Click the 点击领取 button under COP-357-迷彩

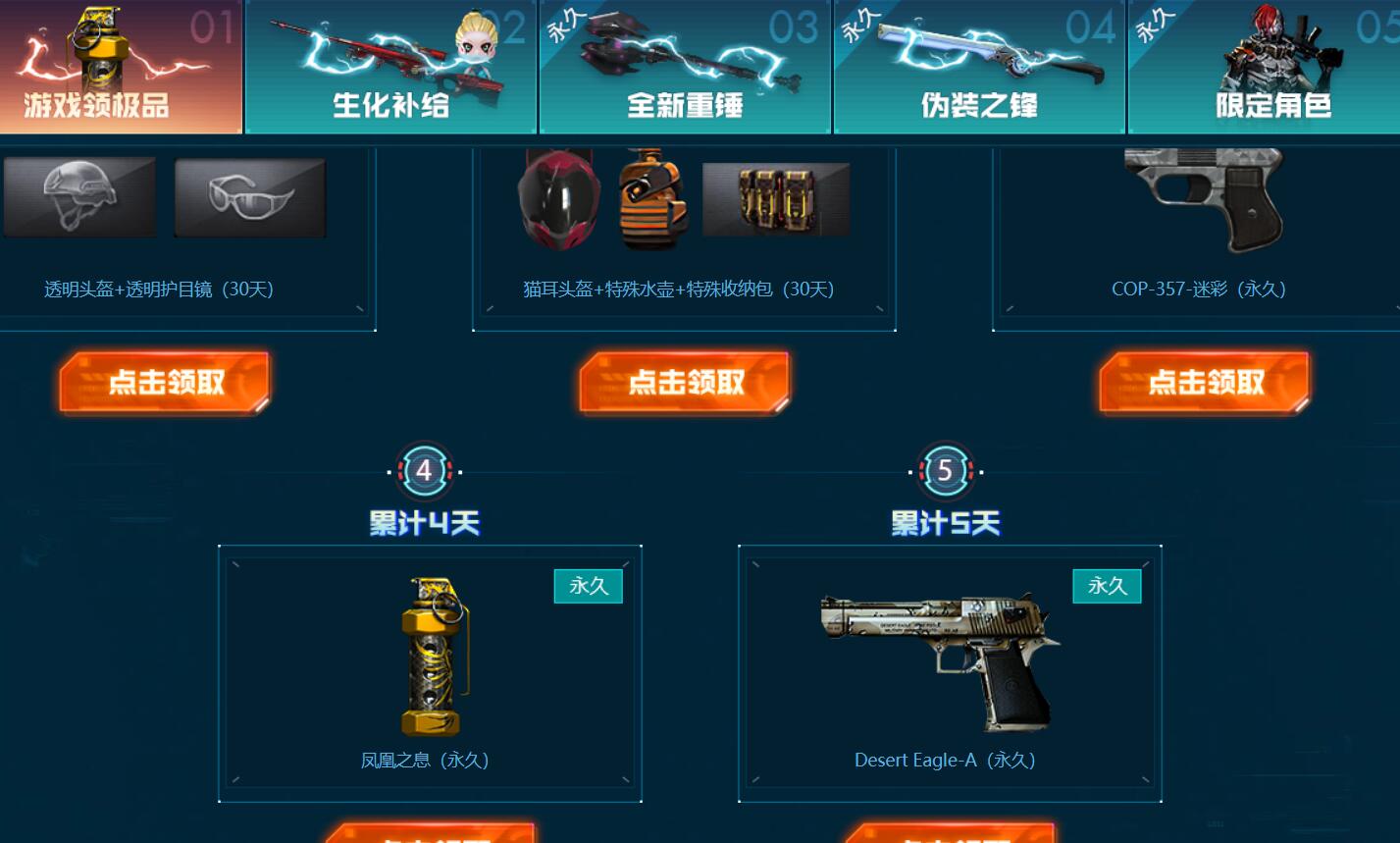click(x=1204, y=382)
